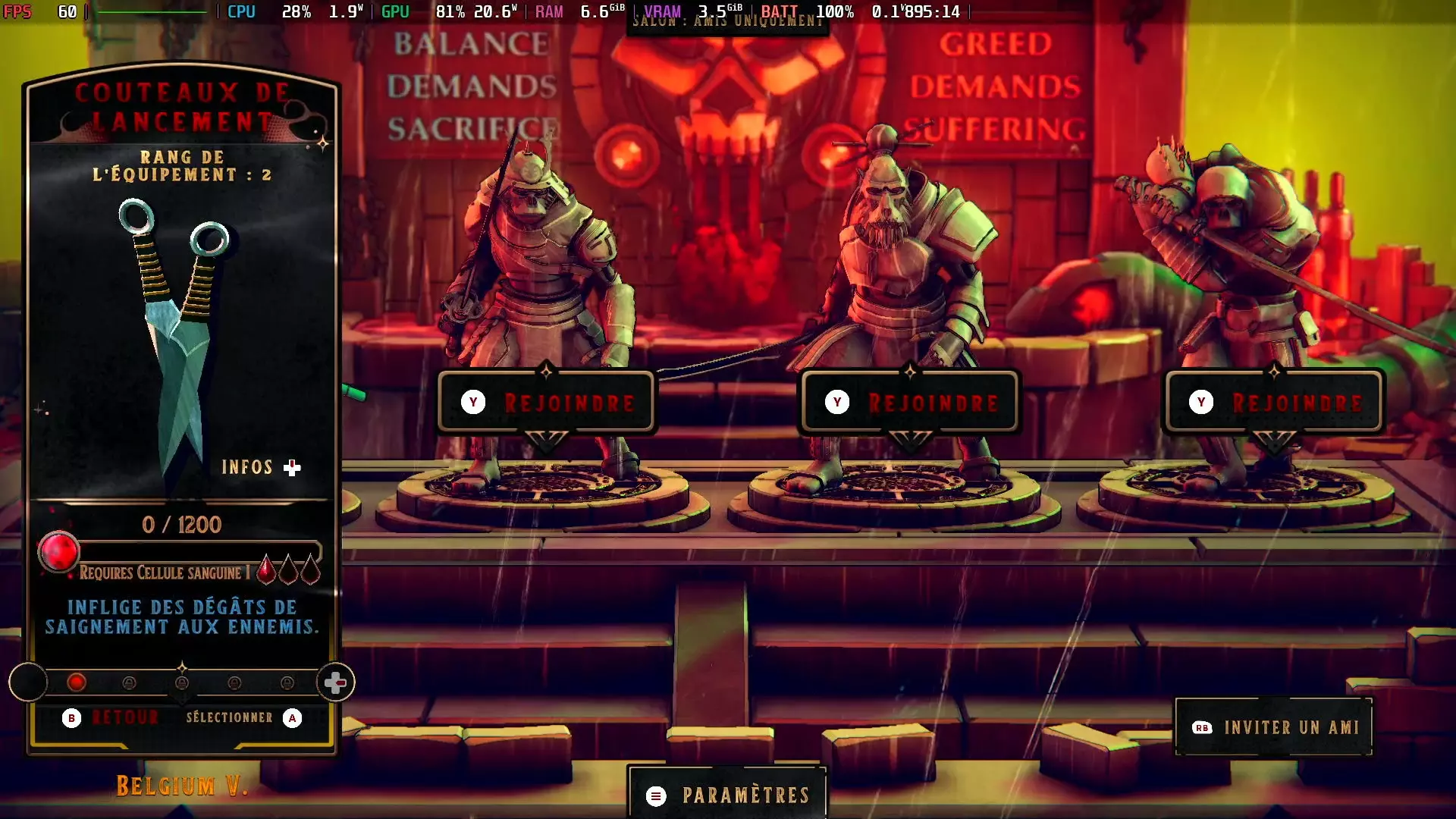Expand the knife preview with the Infos expander
Image resolution: width=1456 pixels, height=819 pixels.
[262, 468]
